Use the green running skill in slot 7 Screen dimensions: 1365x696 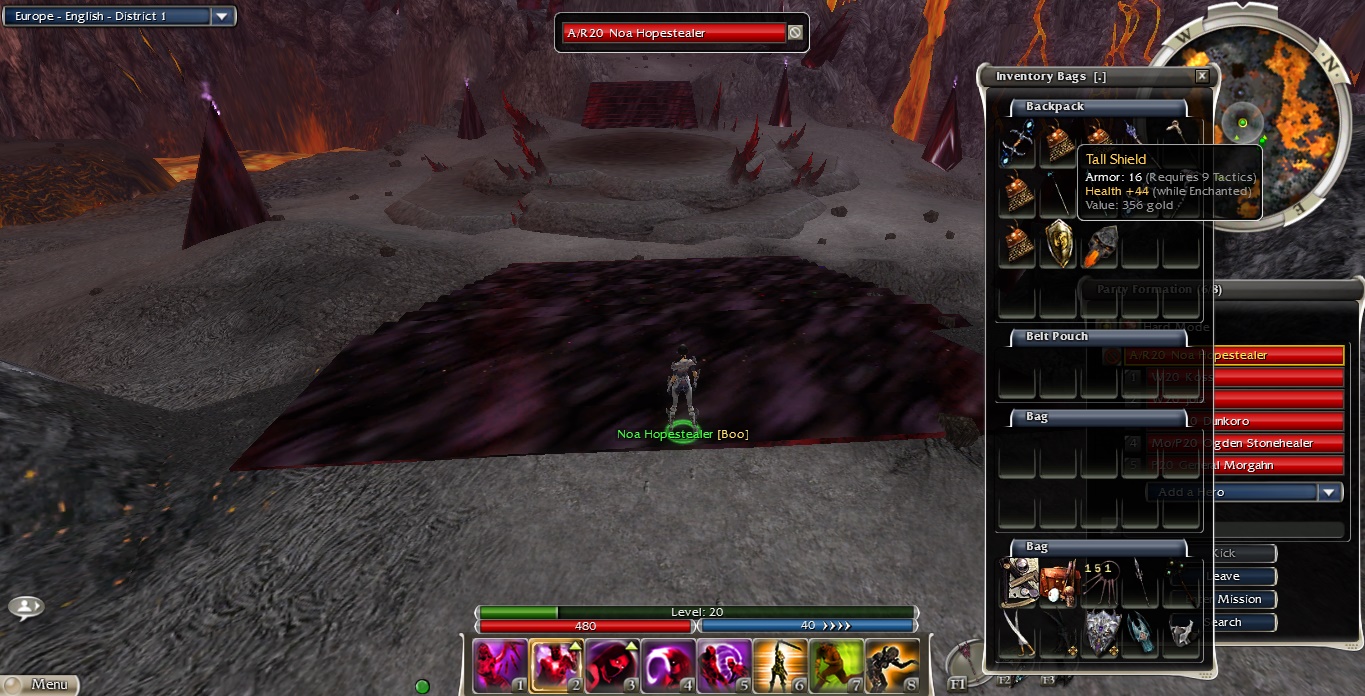[x=836, y=666]
